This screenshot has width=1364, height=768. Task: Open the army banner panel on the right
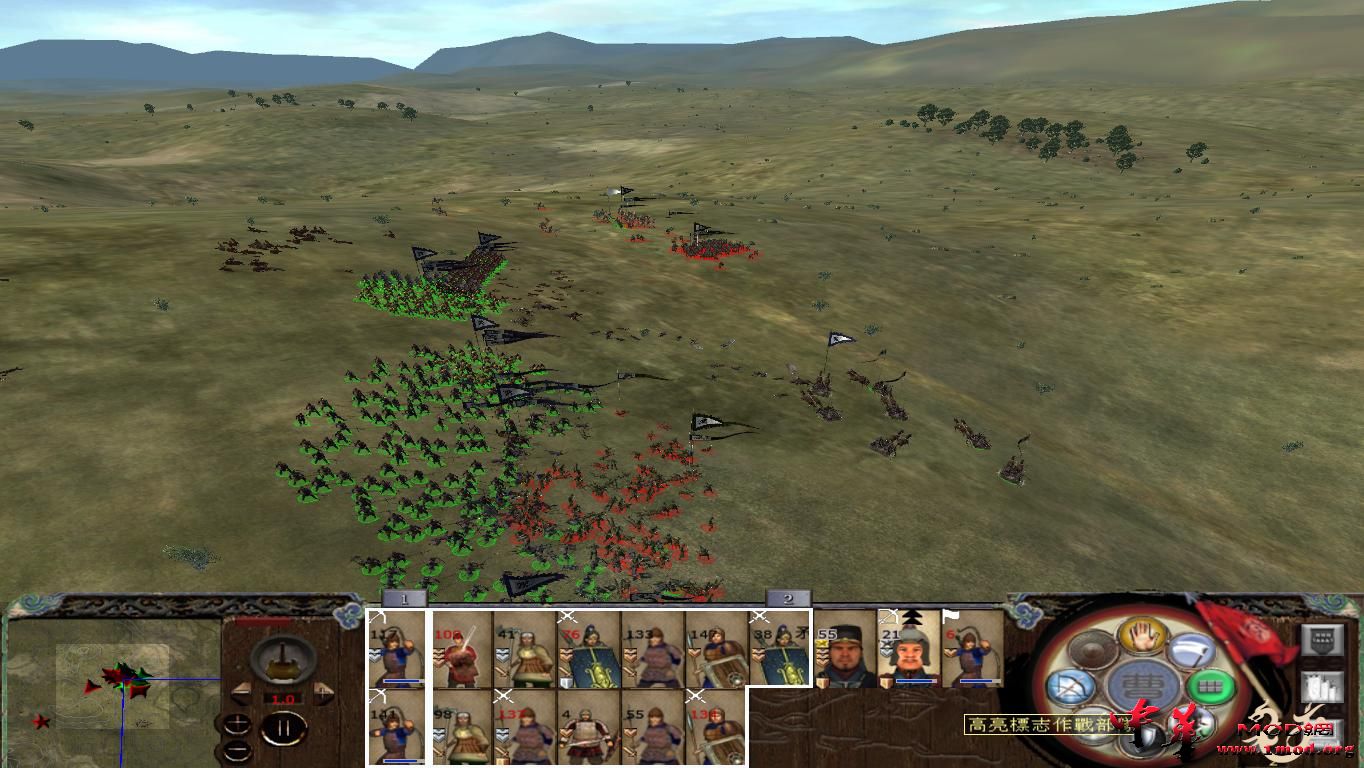pyautogui.click(x=1322, y=639)
